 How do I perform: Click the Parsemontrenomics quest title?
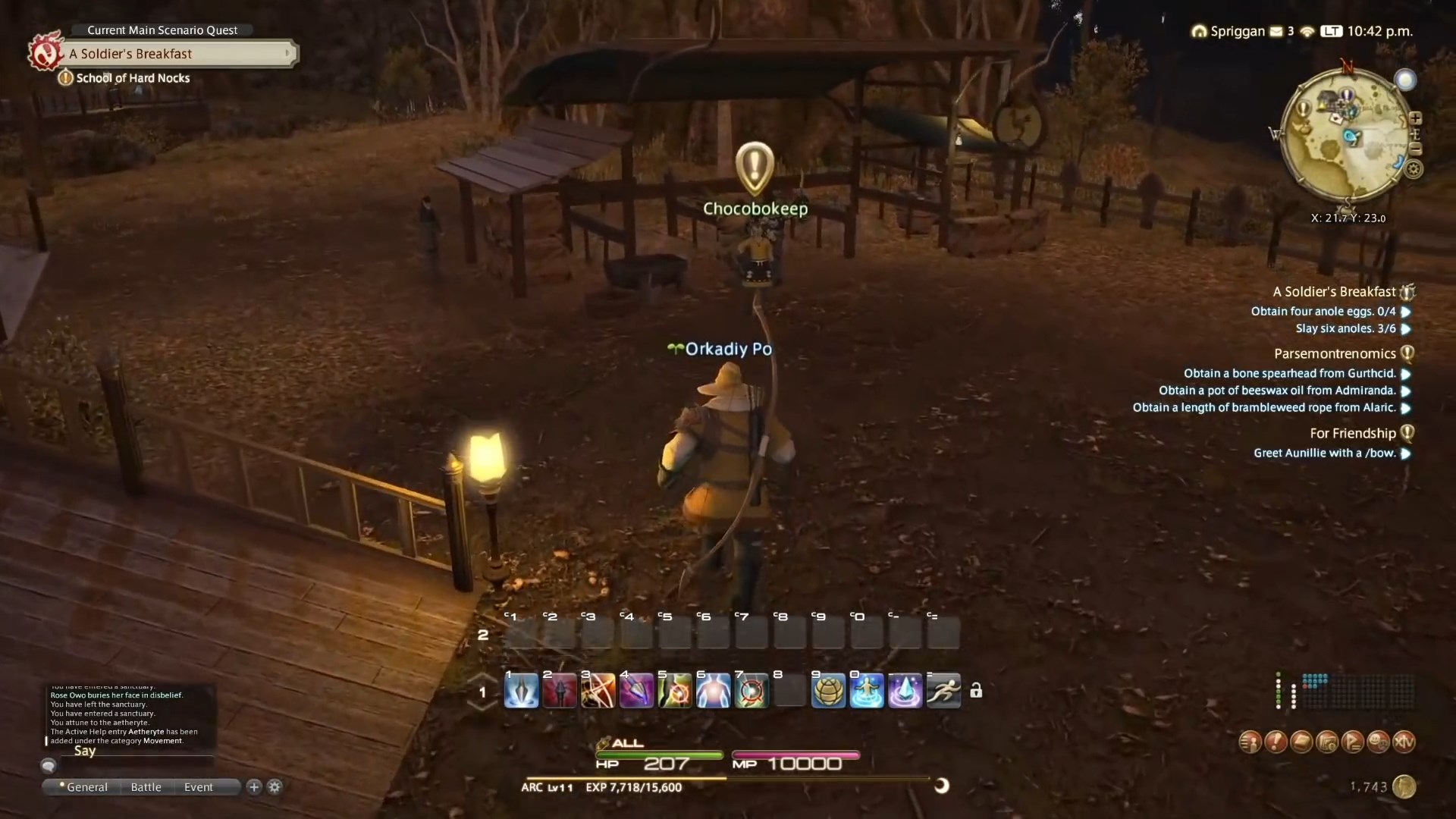[1335, 353]
